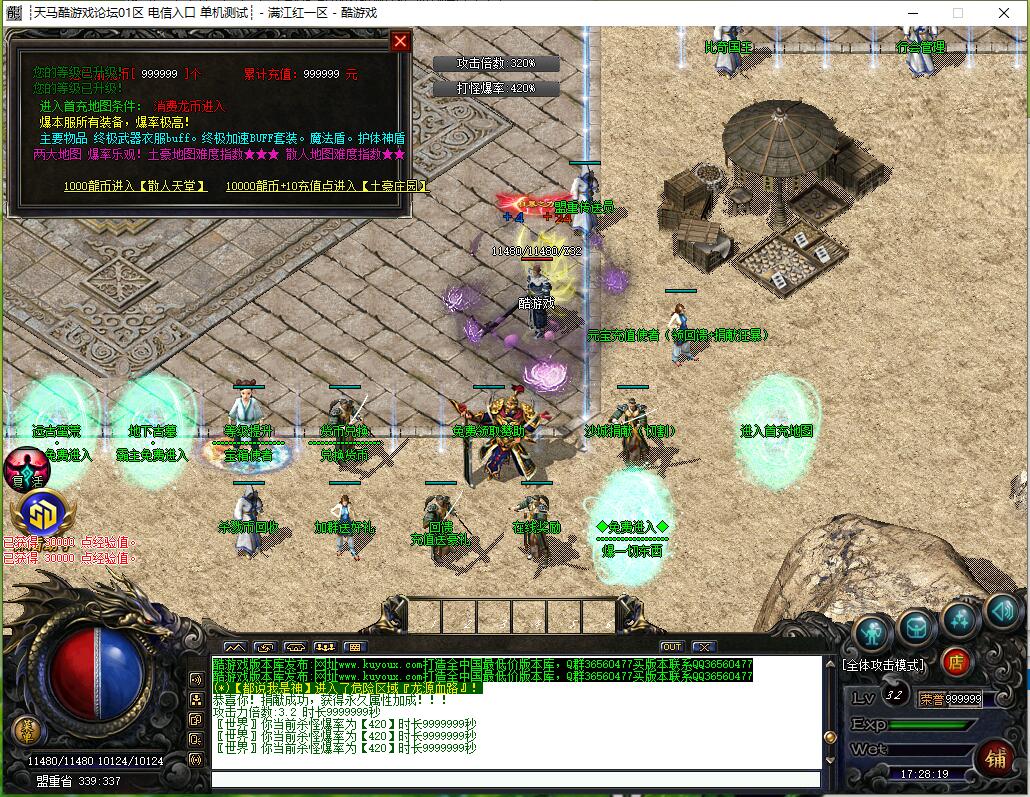The width and height of the screenshot is (1030, 797).
Task: Choose the 散人天堂 entry link
Action: tap(135, 186)
